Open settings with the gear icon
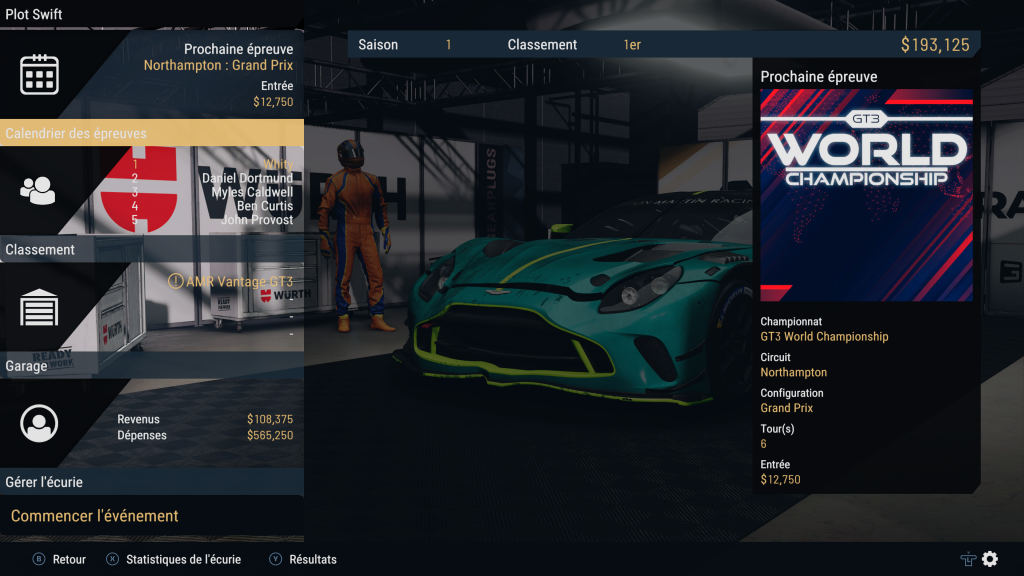The height and width of the screenshot is (576, 1024). 990,559
